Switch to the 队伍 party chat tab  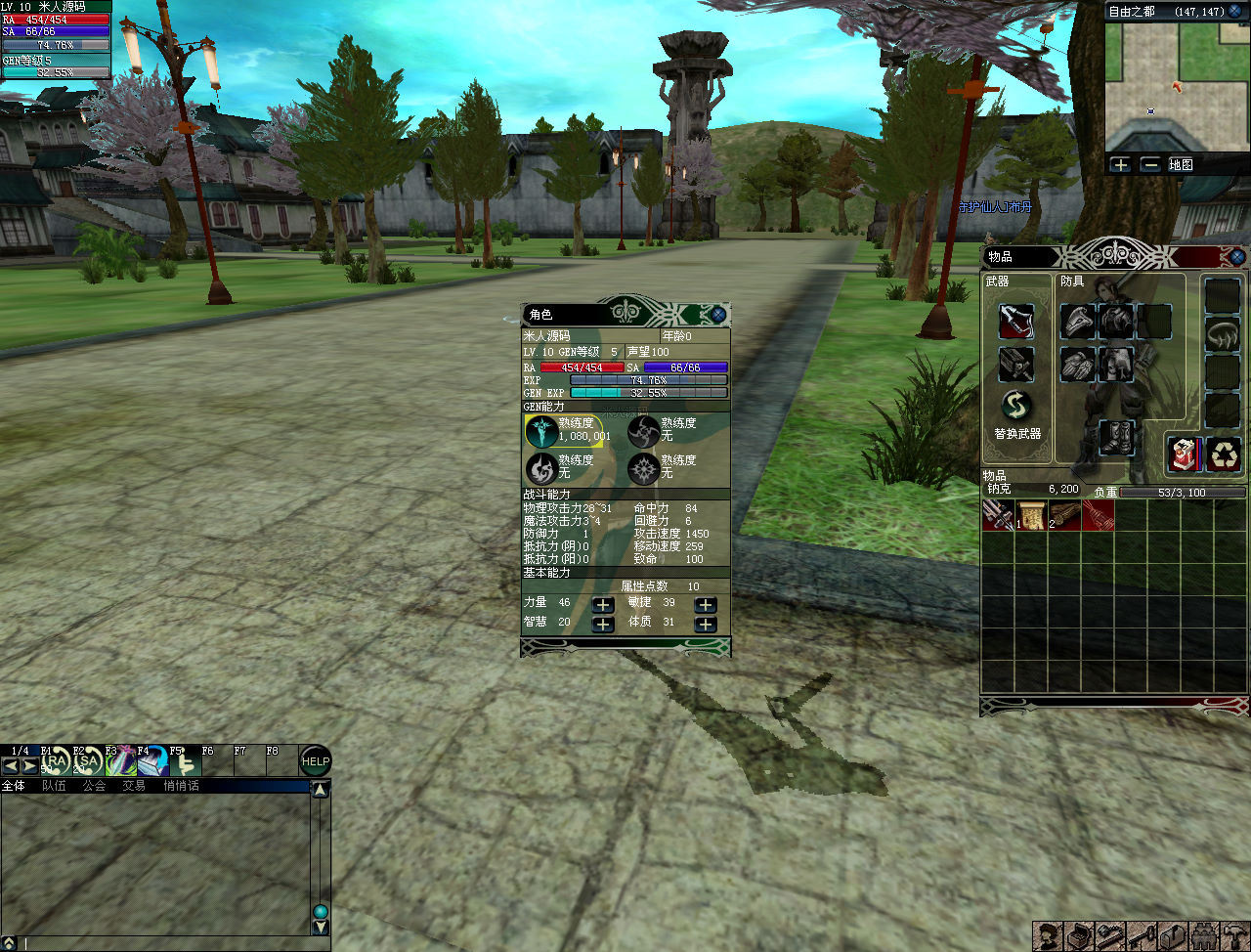tap(54, 786)
